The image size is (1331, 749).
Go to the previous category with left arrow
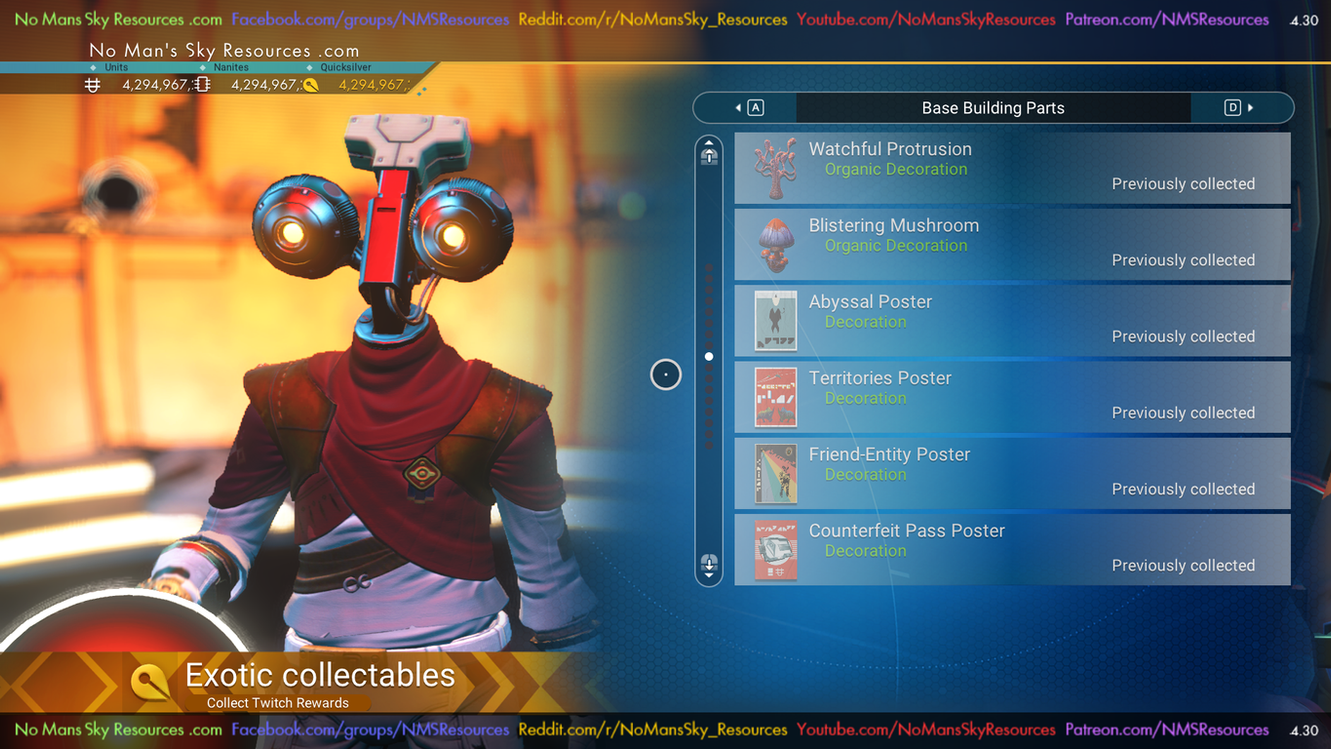point(747,108)
